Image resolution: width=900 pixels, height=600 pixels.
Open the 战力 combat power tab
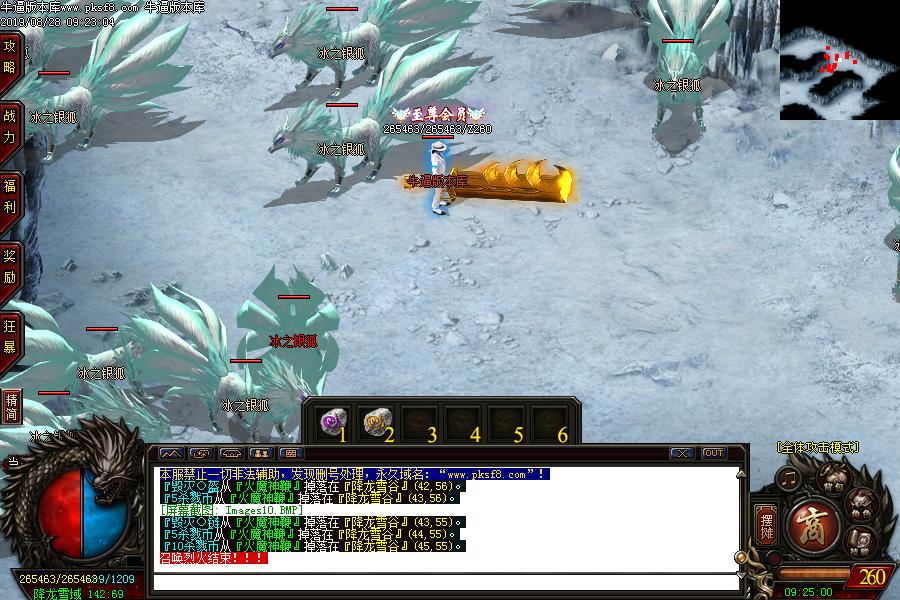pyautogui.click(x=10, y=125)
